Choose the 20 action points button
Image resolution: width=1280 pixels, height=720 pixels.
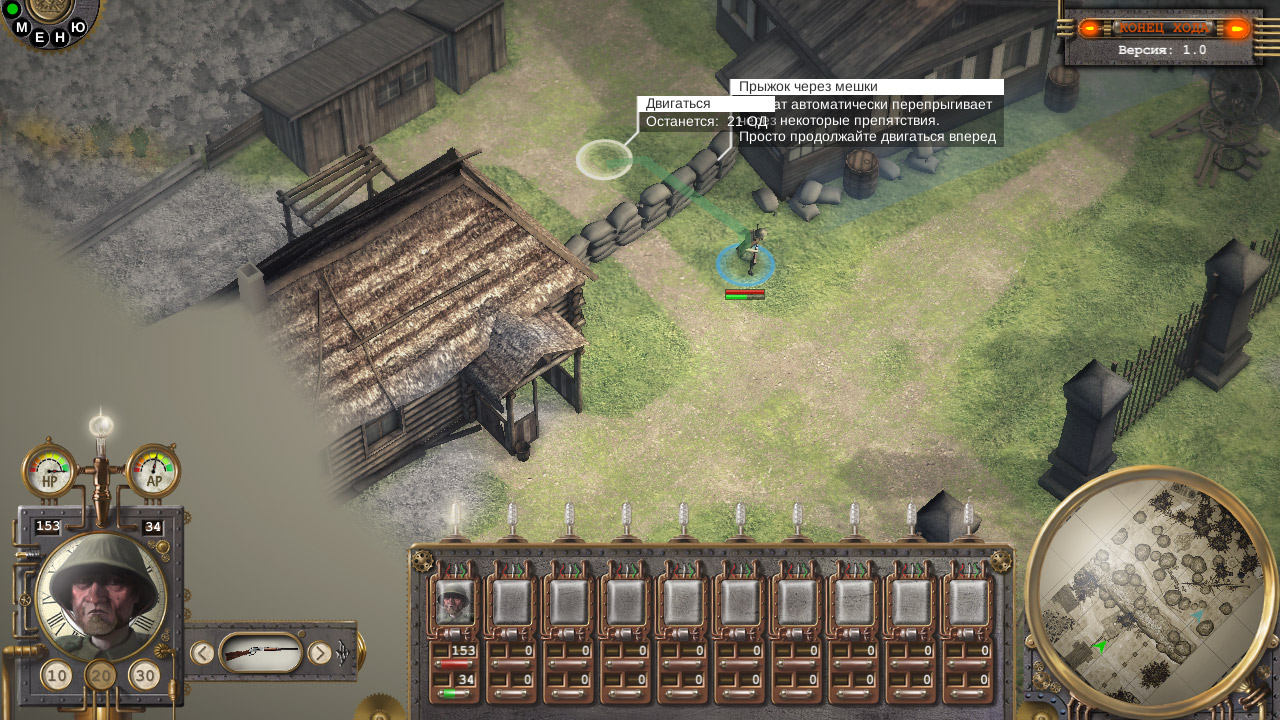101,676
